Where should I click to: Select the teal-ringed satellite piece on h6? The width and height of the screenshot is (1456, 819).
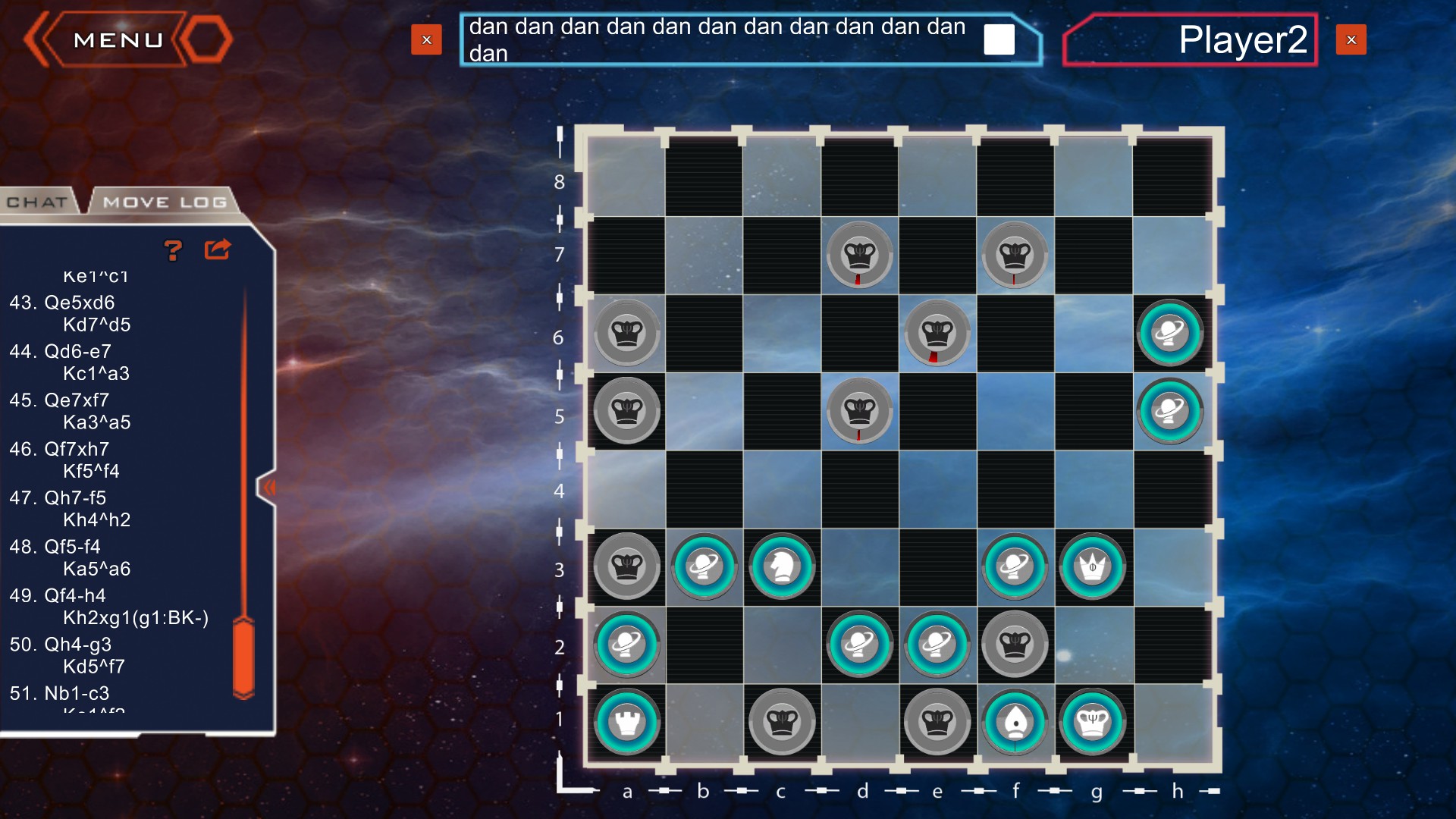(x=1170, y=333)
